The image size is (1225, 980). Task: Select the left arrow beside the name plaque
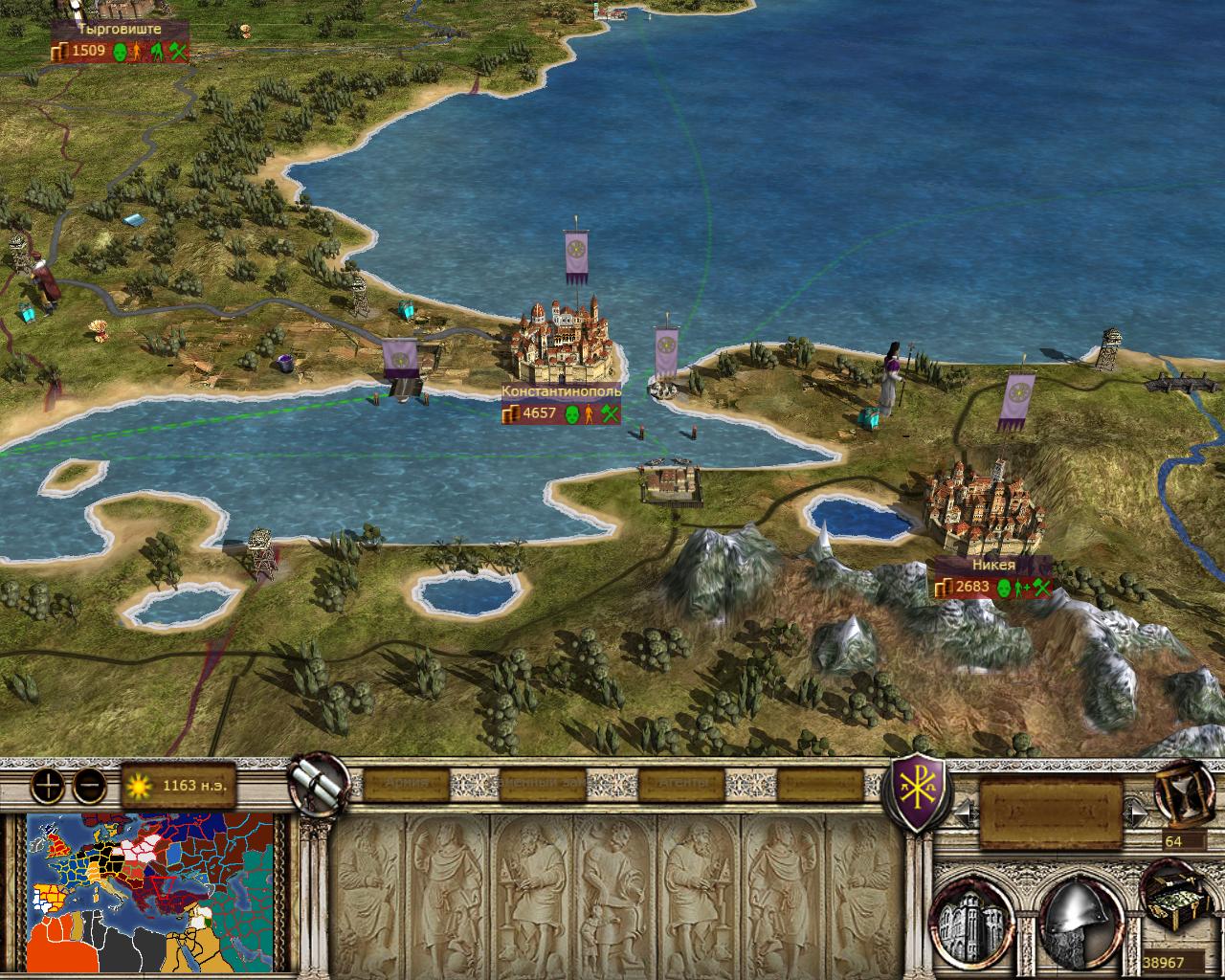click(965, 813)
